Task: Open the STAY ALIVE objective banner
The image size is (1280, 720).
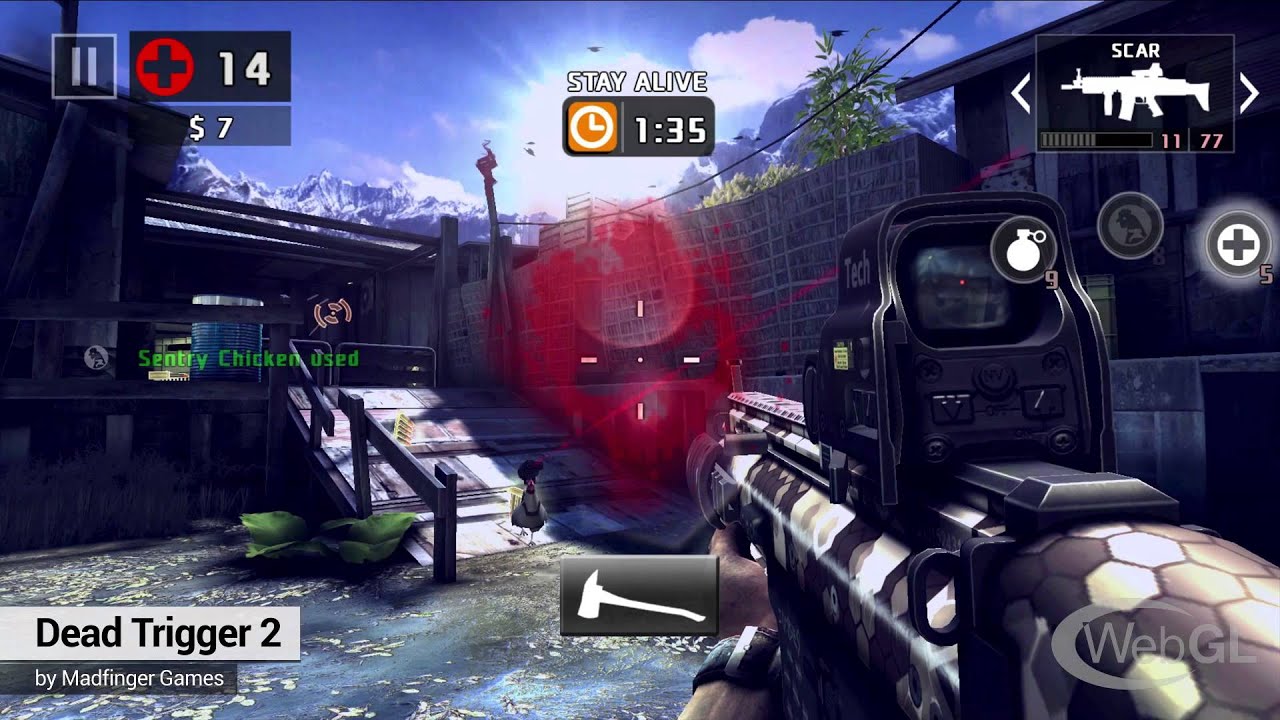Action: tap(639, 82)
